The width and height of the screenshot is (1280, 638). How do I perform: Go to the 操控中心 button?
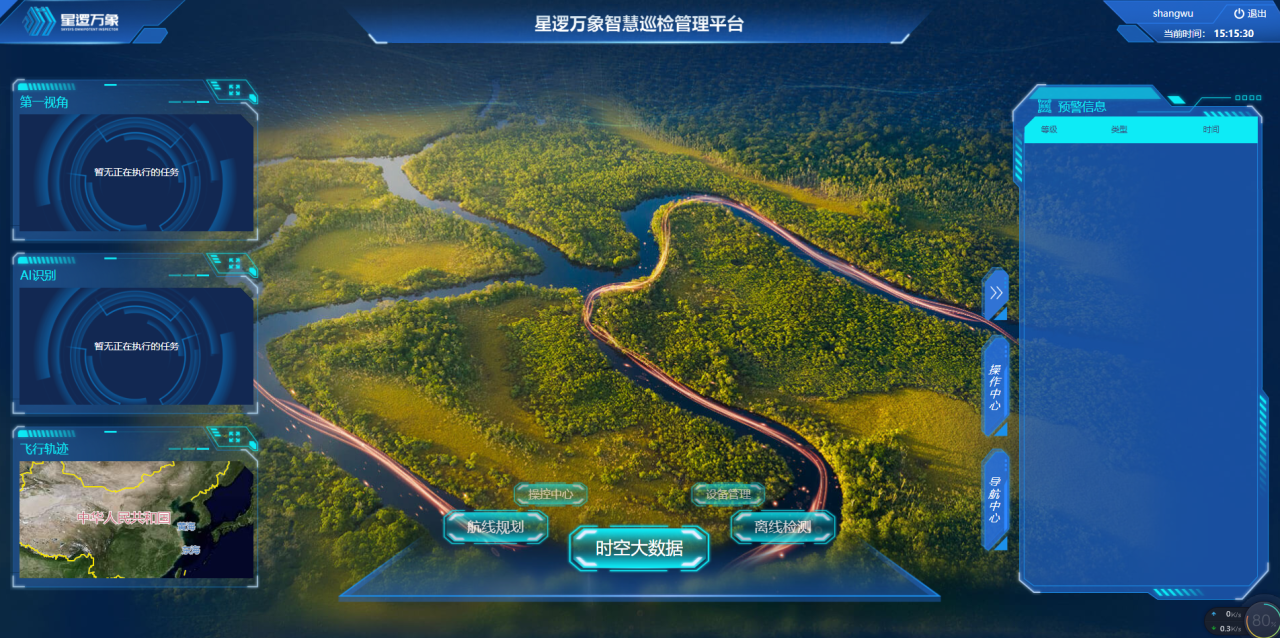(550, 494)
